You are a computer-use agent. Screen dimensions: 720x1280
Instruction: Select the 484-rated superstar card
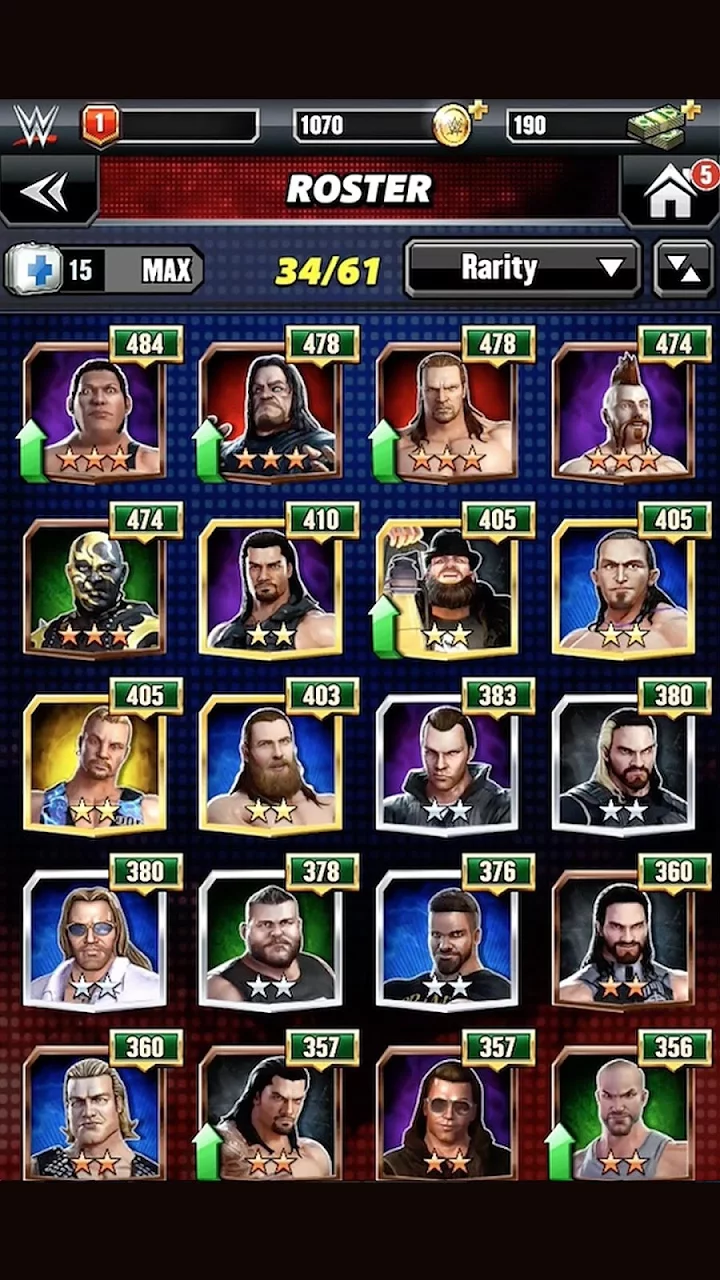(95, 412)
